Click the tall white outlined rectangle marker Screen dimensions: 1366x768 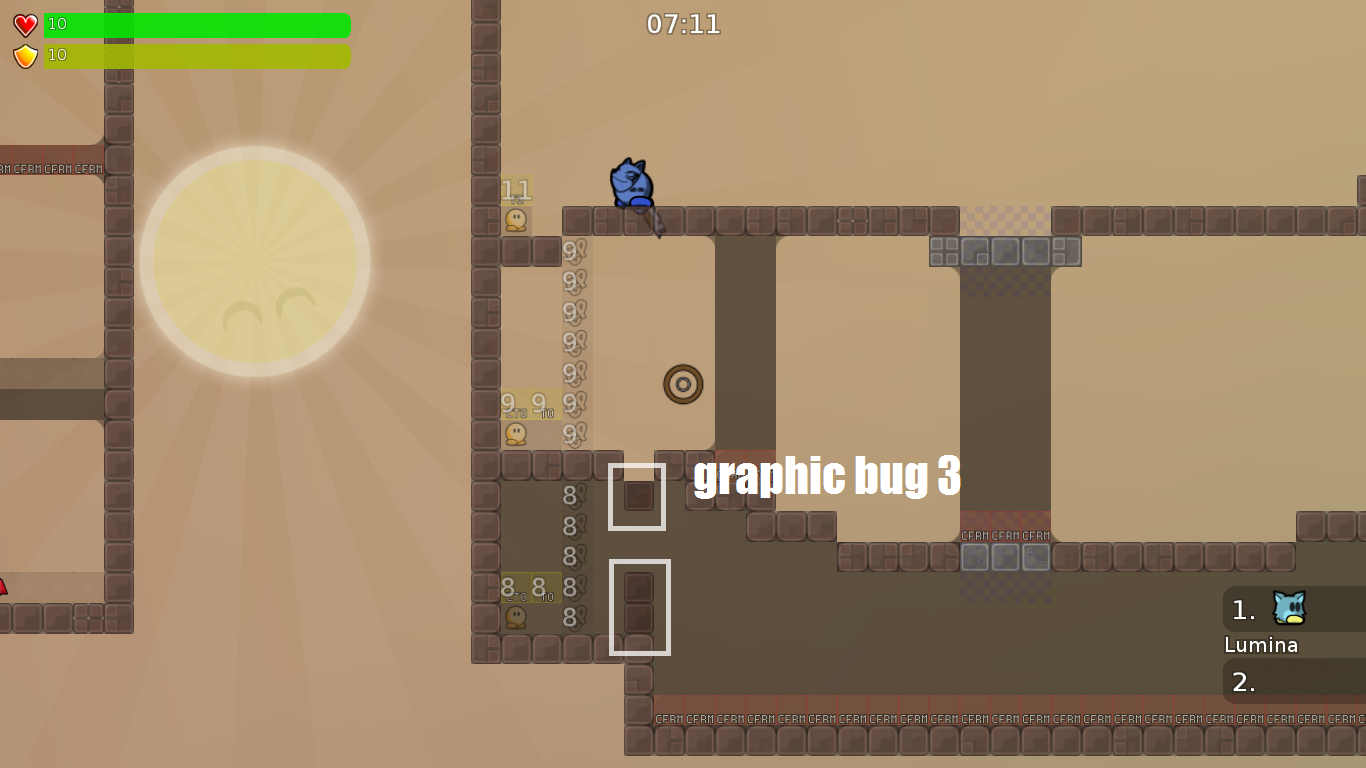(640, 608)
